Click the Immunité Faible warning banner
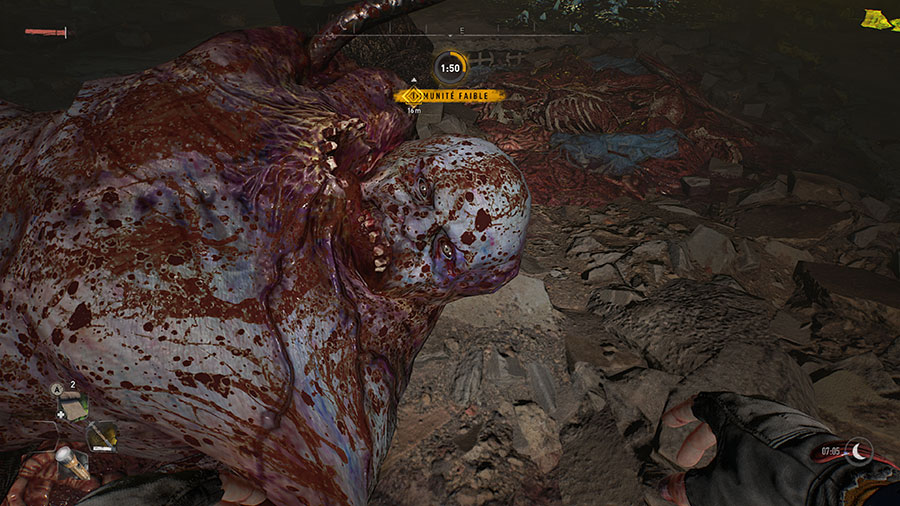Image resolution: width=900 pixels, height=506 pixels. [450, 96]
